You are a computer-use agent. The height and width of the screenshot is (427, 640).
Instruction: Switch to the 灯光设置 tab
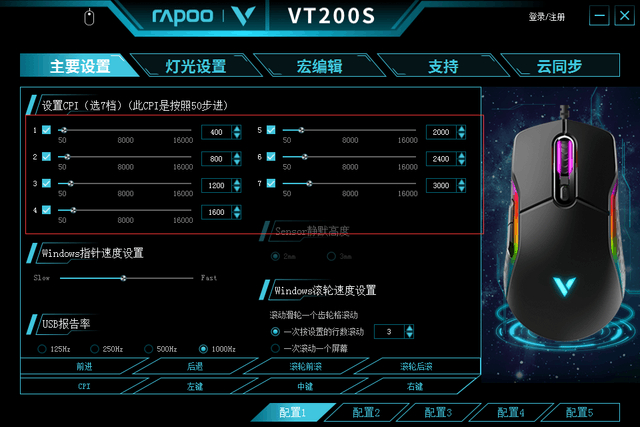coord(195,67)
